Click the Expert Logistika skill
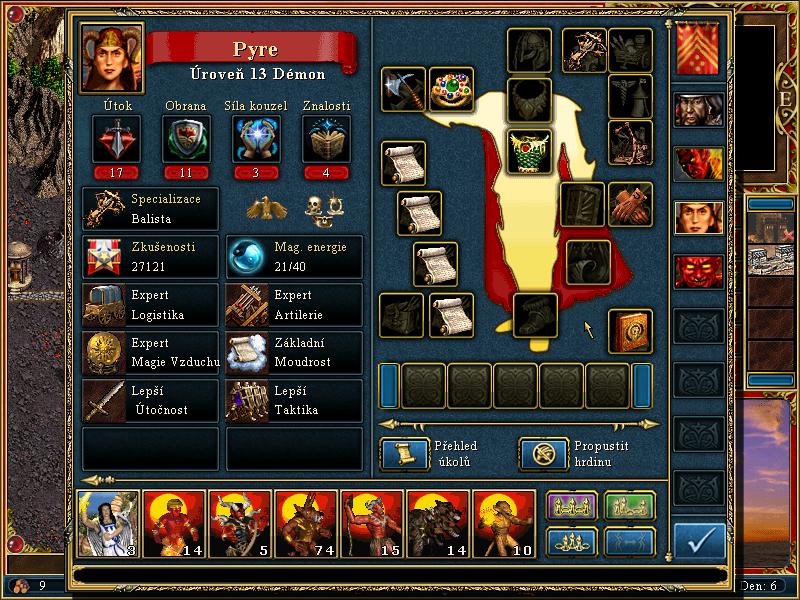This screenshot has width=800, height=600. [x=150, y=304]
